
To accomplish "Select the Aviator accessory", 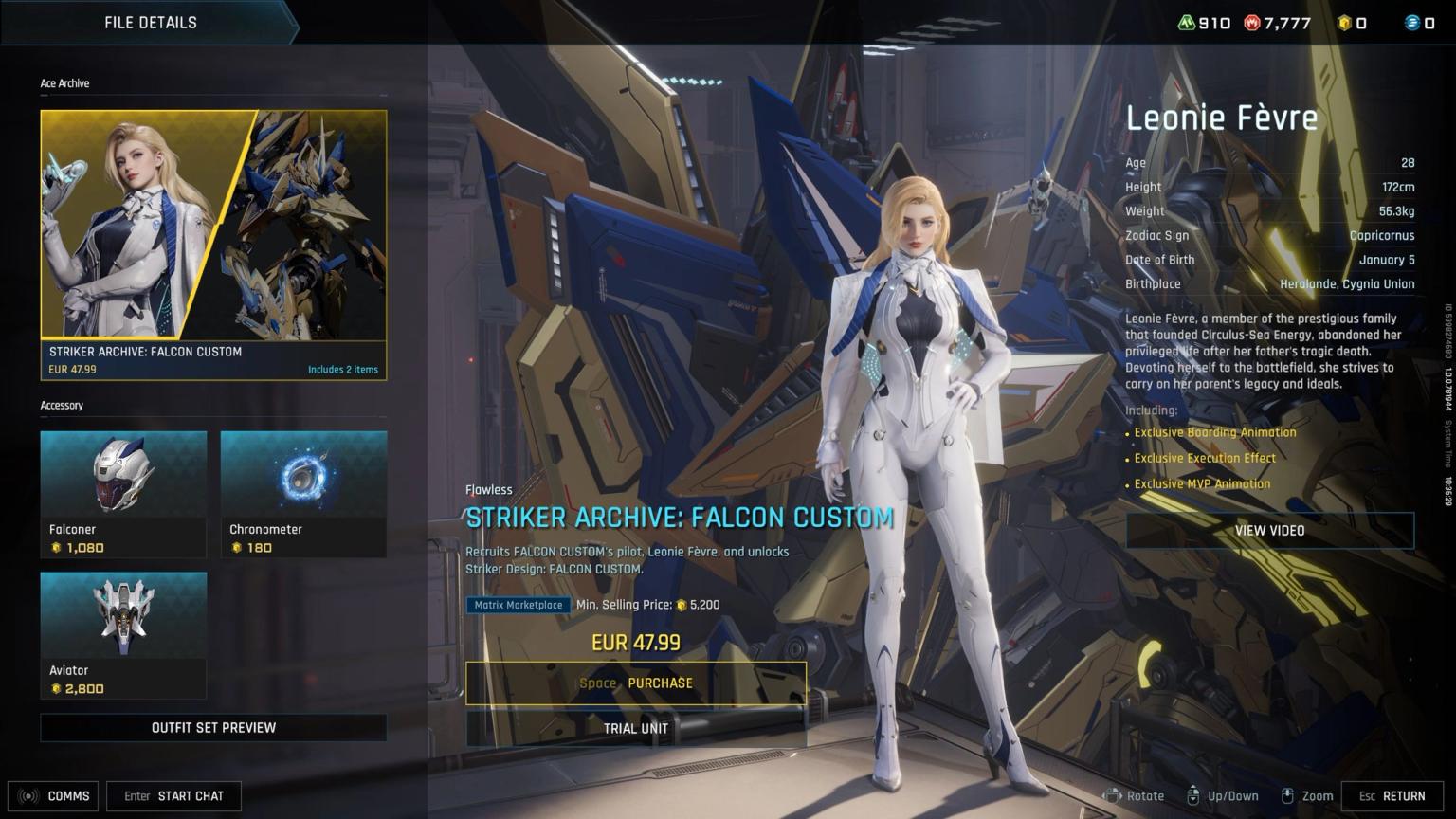I will (x=123, y=633).
